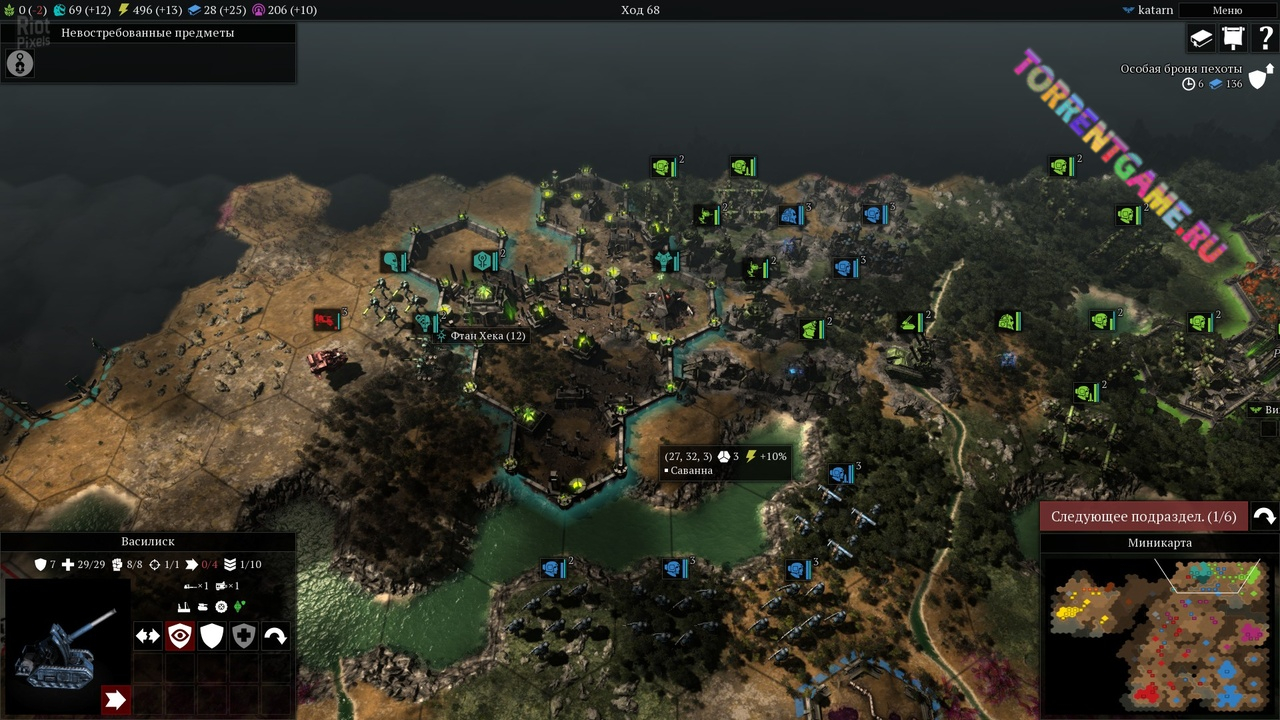This screenshot has width=1280, height=720.
Task: Open the compendium book icon
Action: (x=1200, y=38)
